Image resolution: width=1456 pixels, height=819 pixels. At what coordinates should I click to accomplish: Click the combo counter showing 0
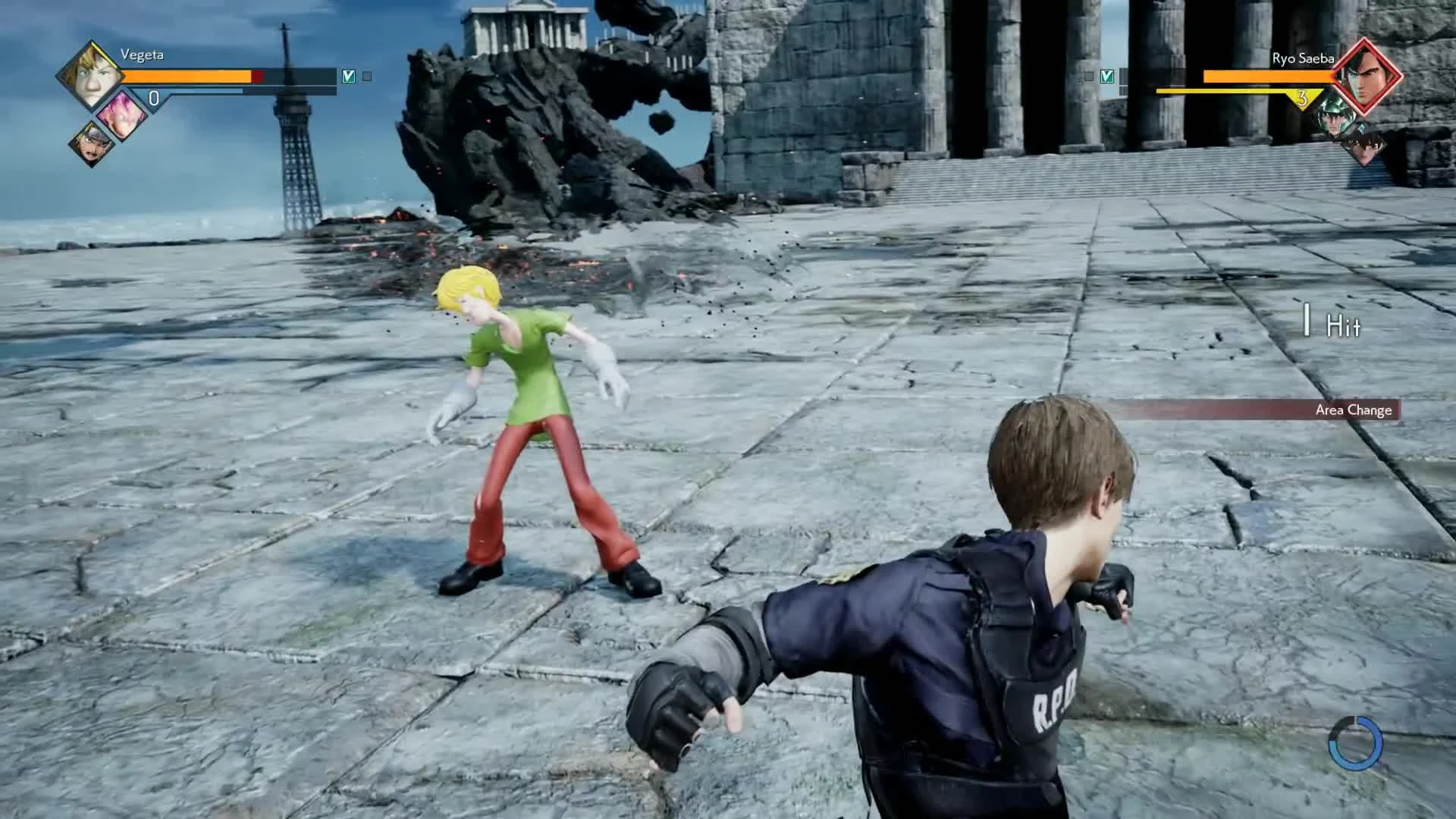click(x=152, y=97)
